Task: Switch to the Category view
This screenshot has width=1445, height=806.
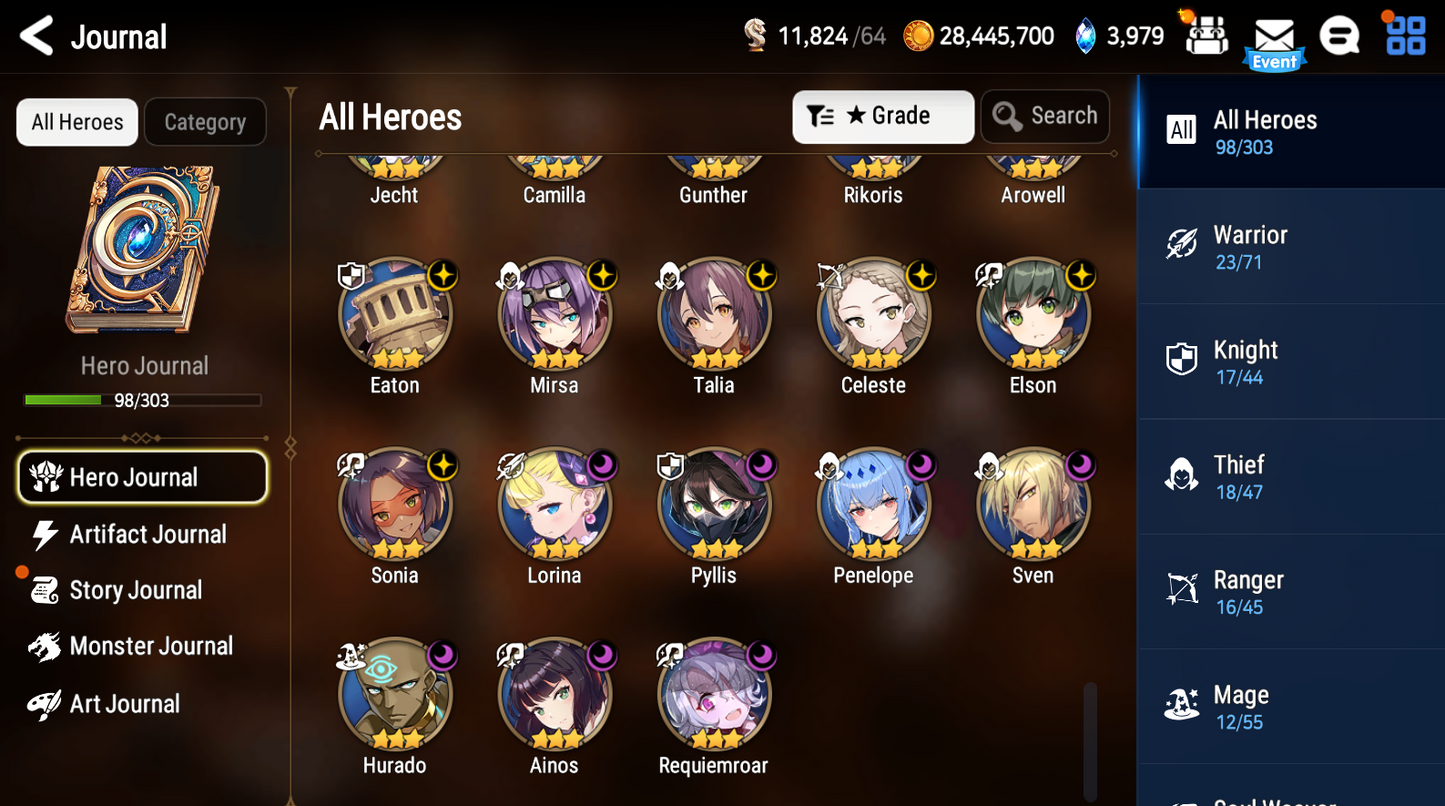Action: pos(205,121)
